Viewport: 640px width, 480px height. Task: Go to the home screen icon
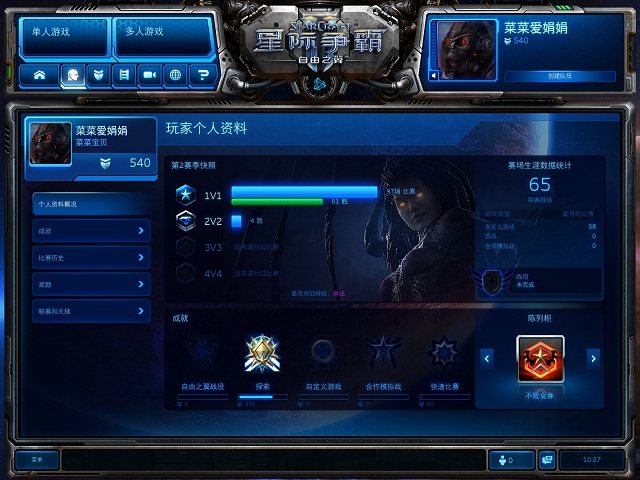(x=42, y=74)
